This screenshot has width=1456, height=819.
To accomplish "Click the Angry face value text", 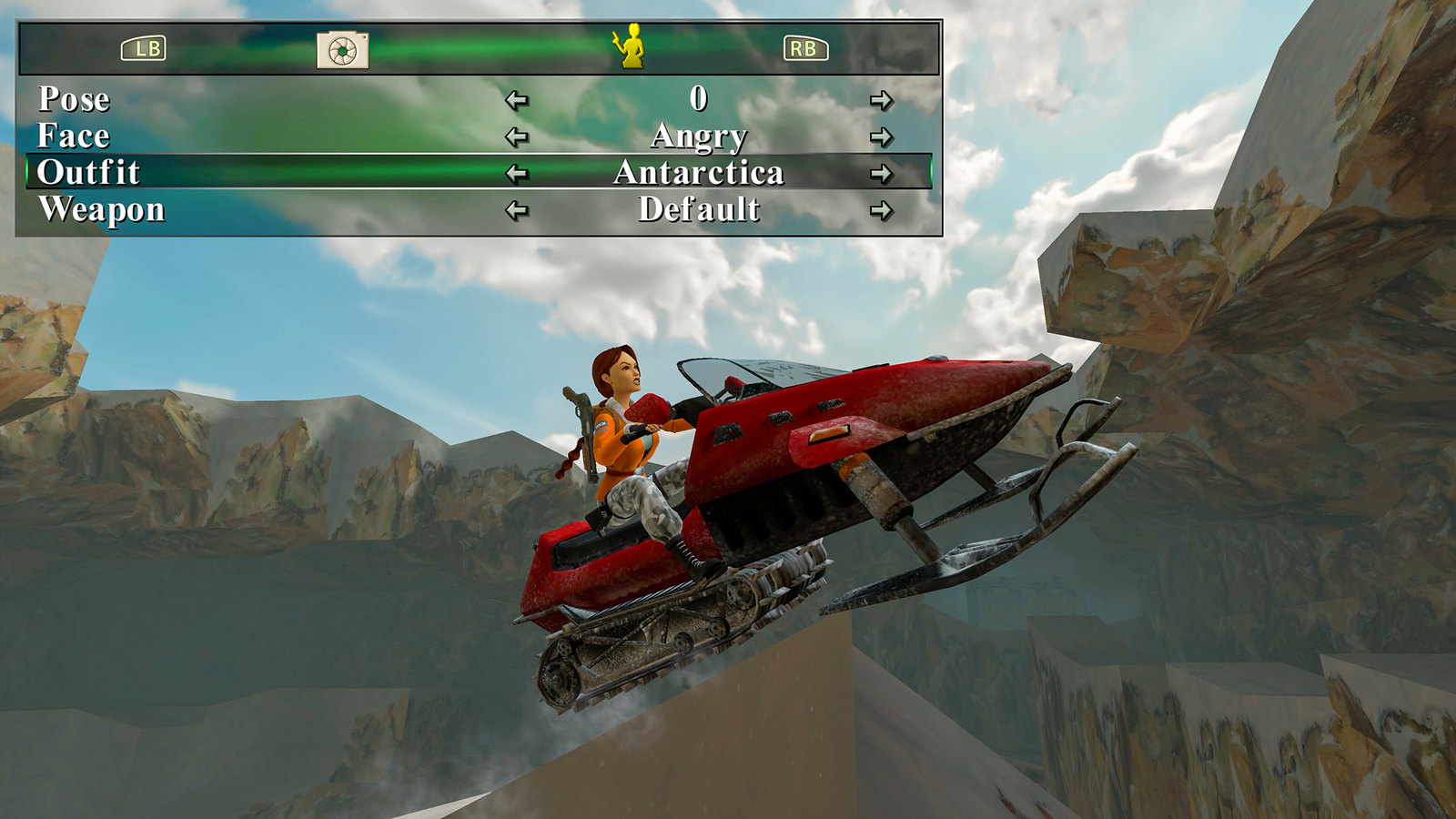I will point(698,136).
